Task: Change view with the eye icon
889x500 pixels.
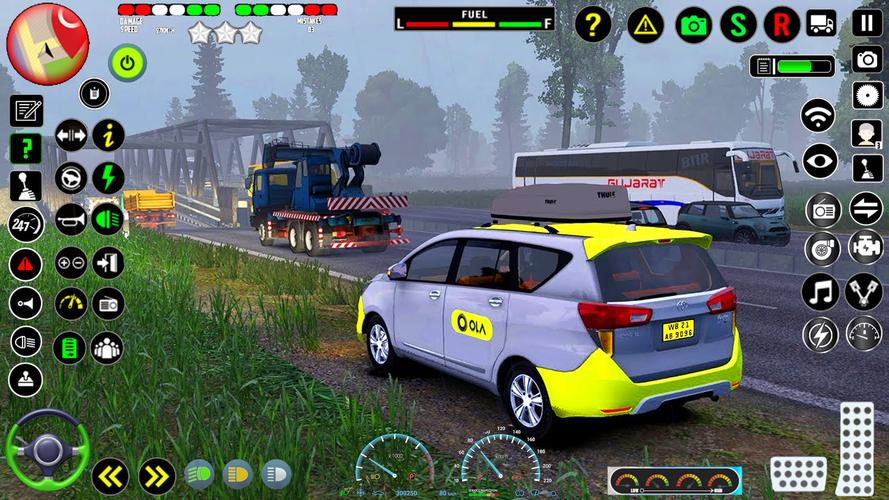Action: pos(820,160)
